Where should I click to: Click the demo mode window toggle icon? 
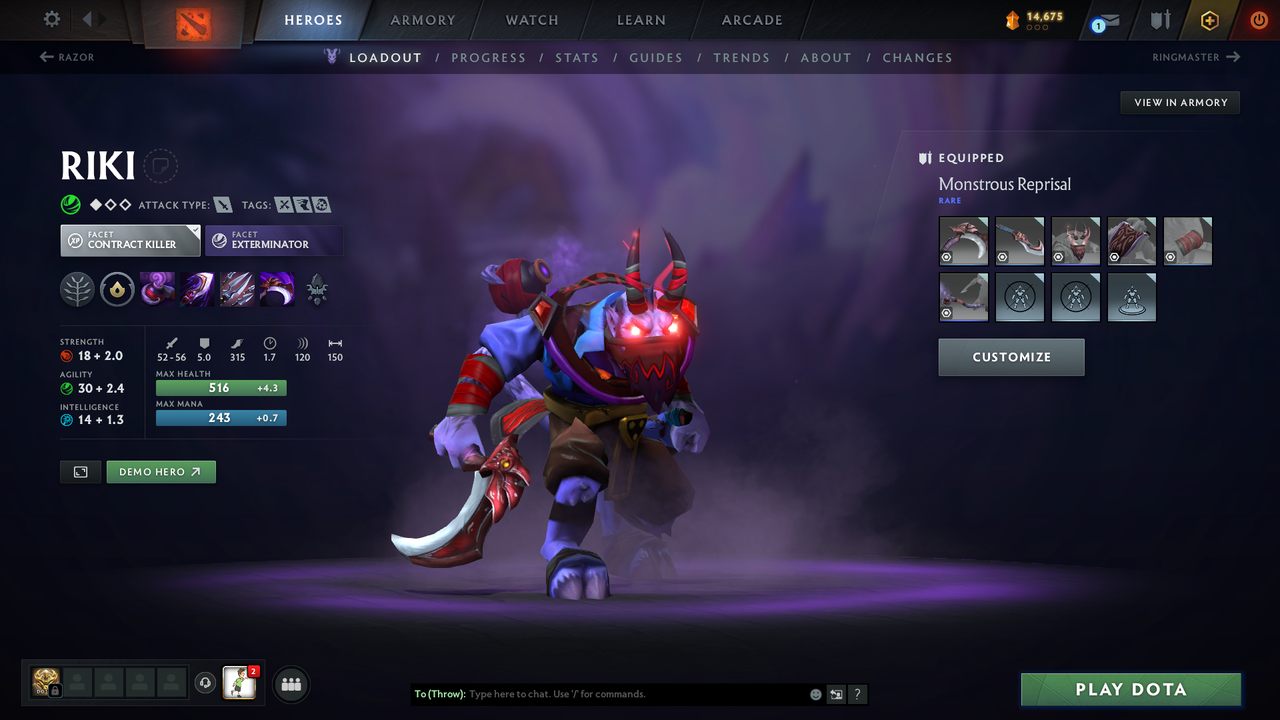(80, 471)
